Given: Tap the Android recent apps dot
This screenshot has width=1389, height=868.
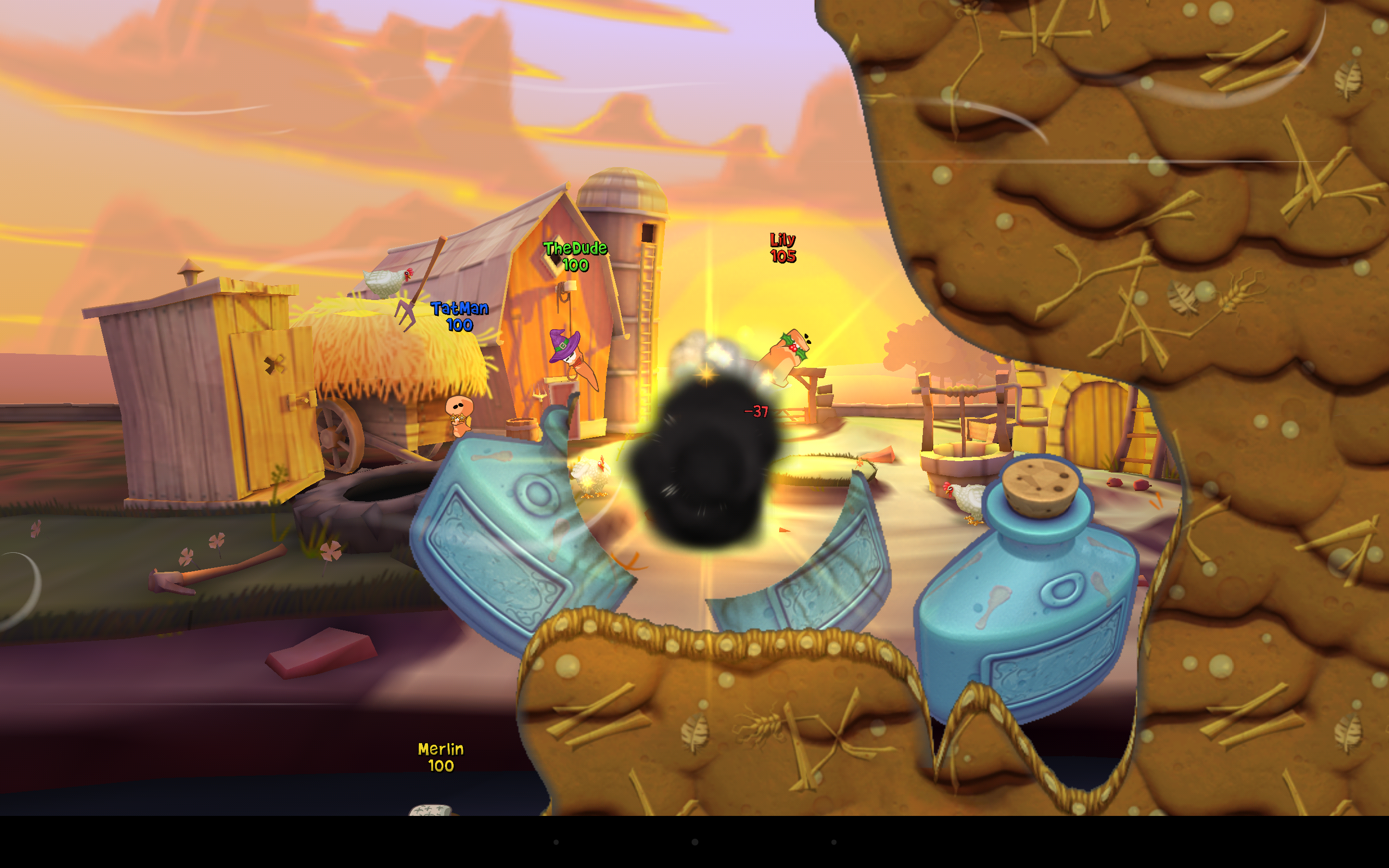Looking at the screenshot, I should 834,843.
